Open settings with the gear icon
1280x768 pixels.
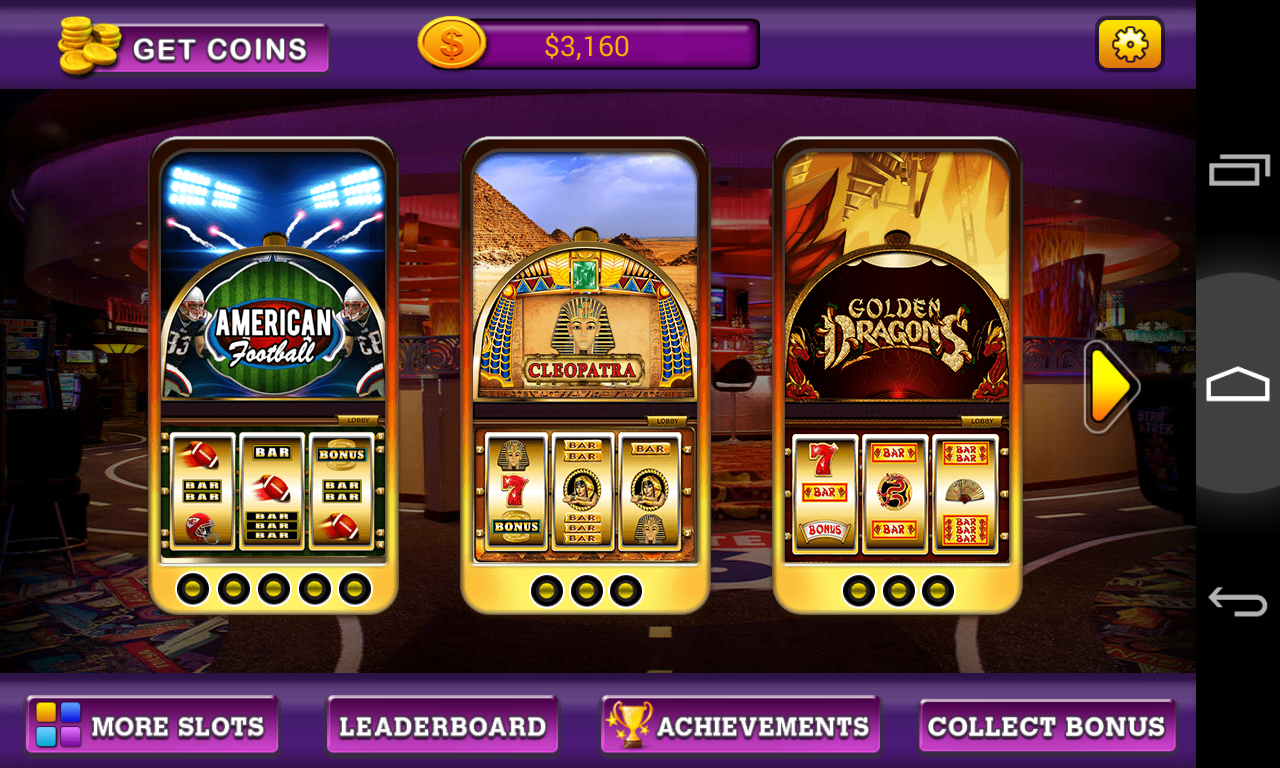click(x=1129, y=45)
